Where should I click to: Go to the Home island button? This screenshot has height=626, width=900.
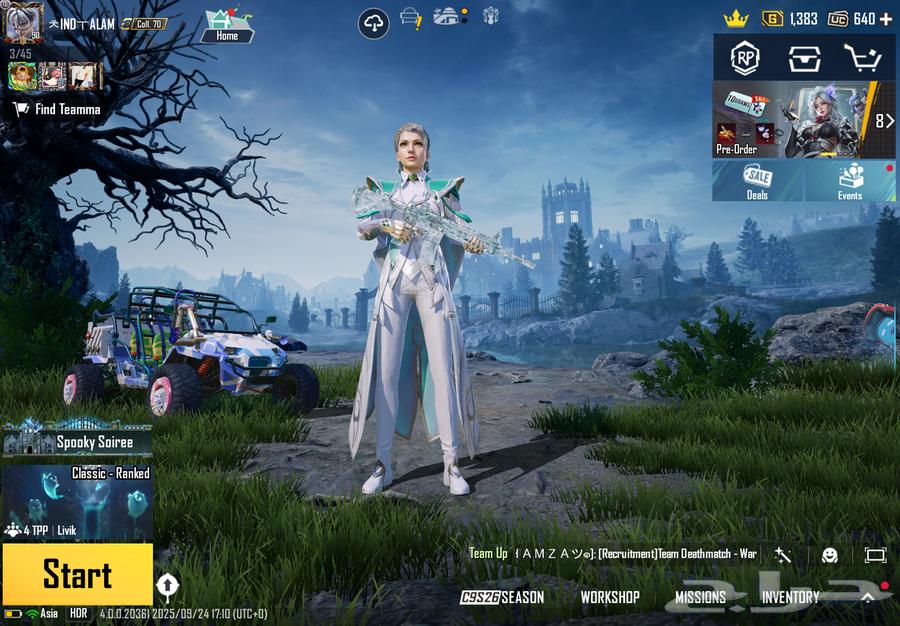[227, 24]
